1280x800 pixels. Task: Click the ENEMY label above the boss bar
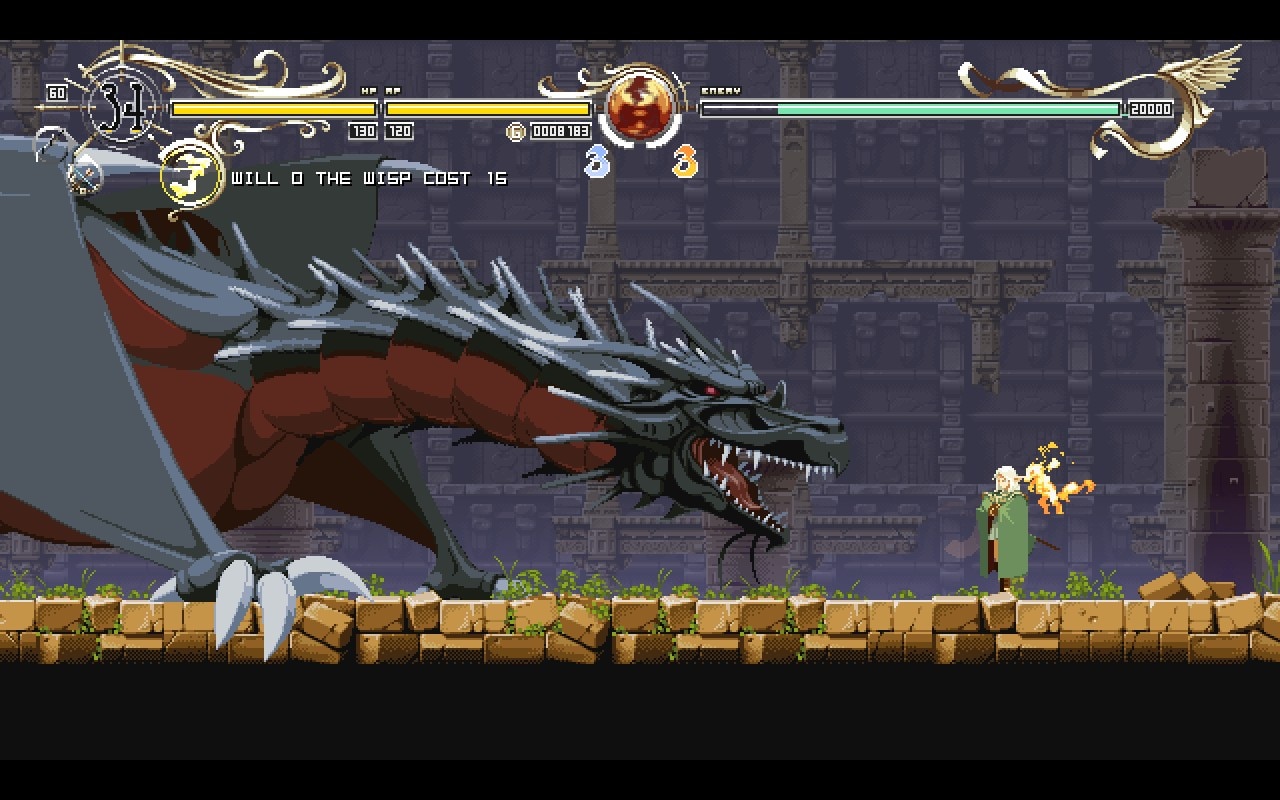tap(722, 90)
